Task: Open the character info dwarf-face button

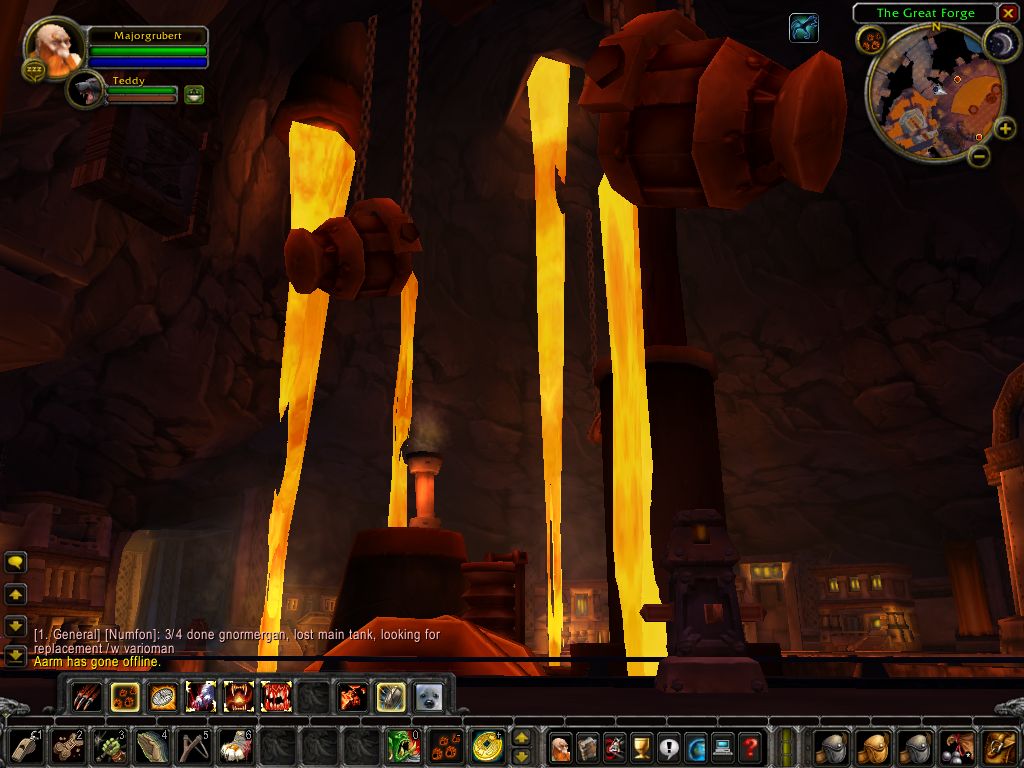Action: pos(561,746)
